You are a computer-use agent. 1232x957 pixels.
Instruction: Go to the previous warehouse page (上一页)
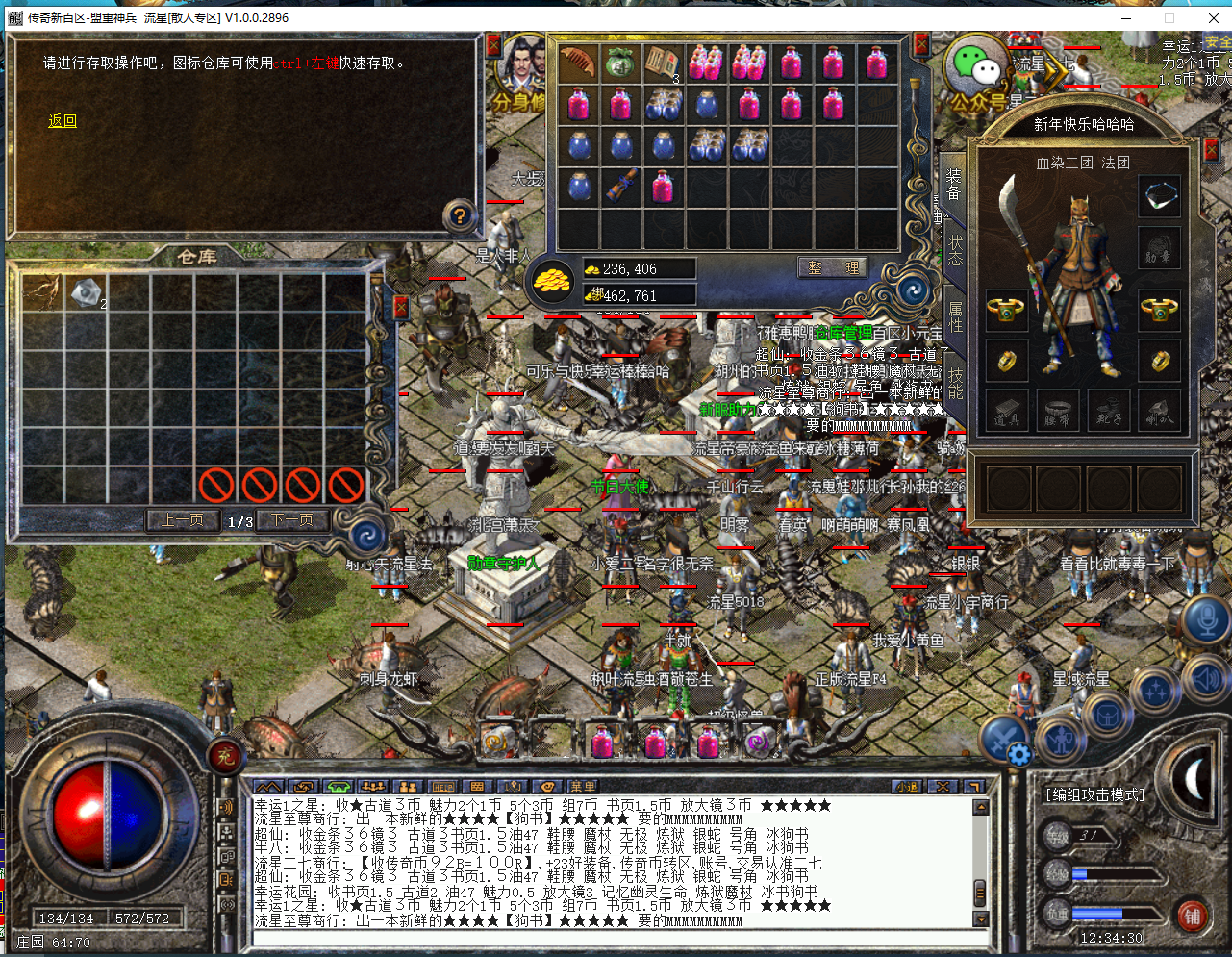pyautogui.click(x=183, y=520)
